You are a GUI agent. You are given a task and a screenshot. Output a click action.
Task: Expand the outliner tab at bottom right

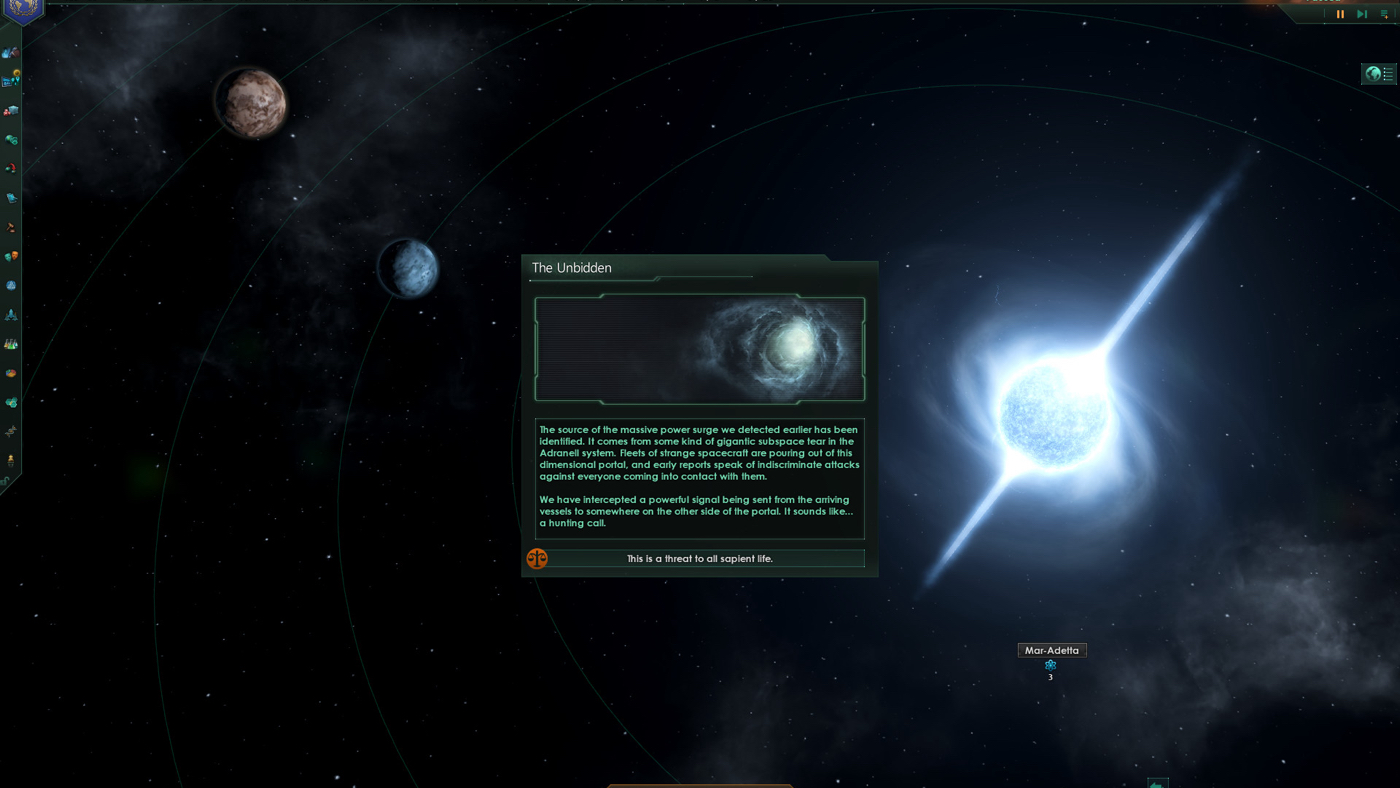(1157, 782)
